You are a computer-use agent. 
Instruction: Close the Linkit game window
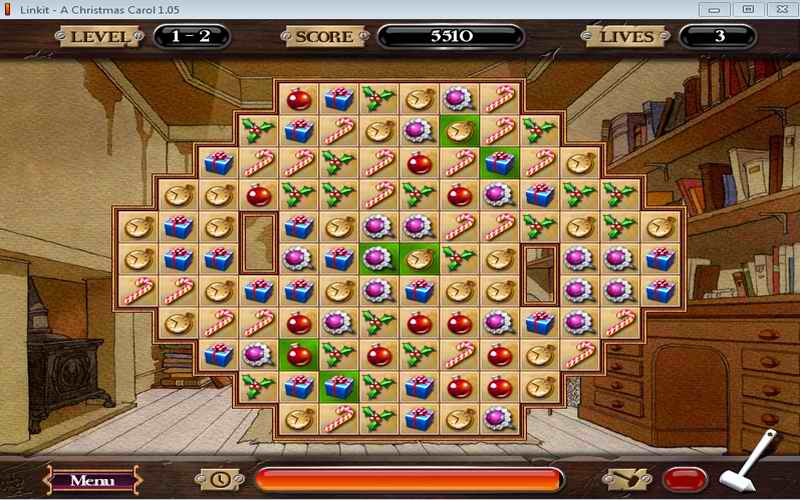(778, 8)
